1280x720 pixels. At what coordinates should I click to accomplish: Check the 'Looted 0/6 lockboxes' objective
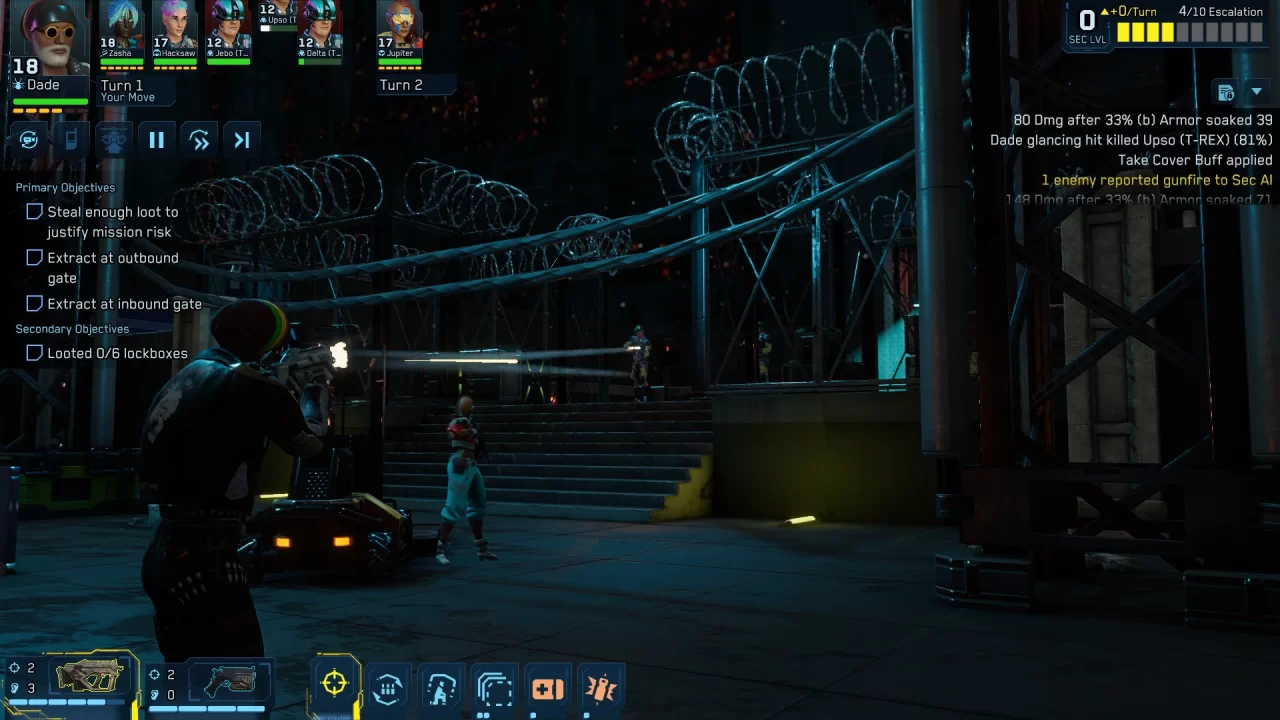(34, 353)
